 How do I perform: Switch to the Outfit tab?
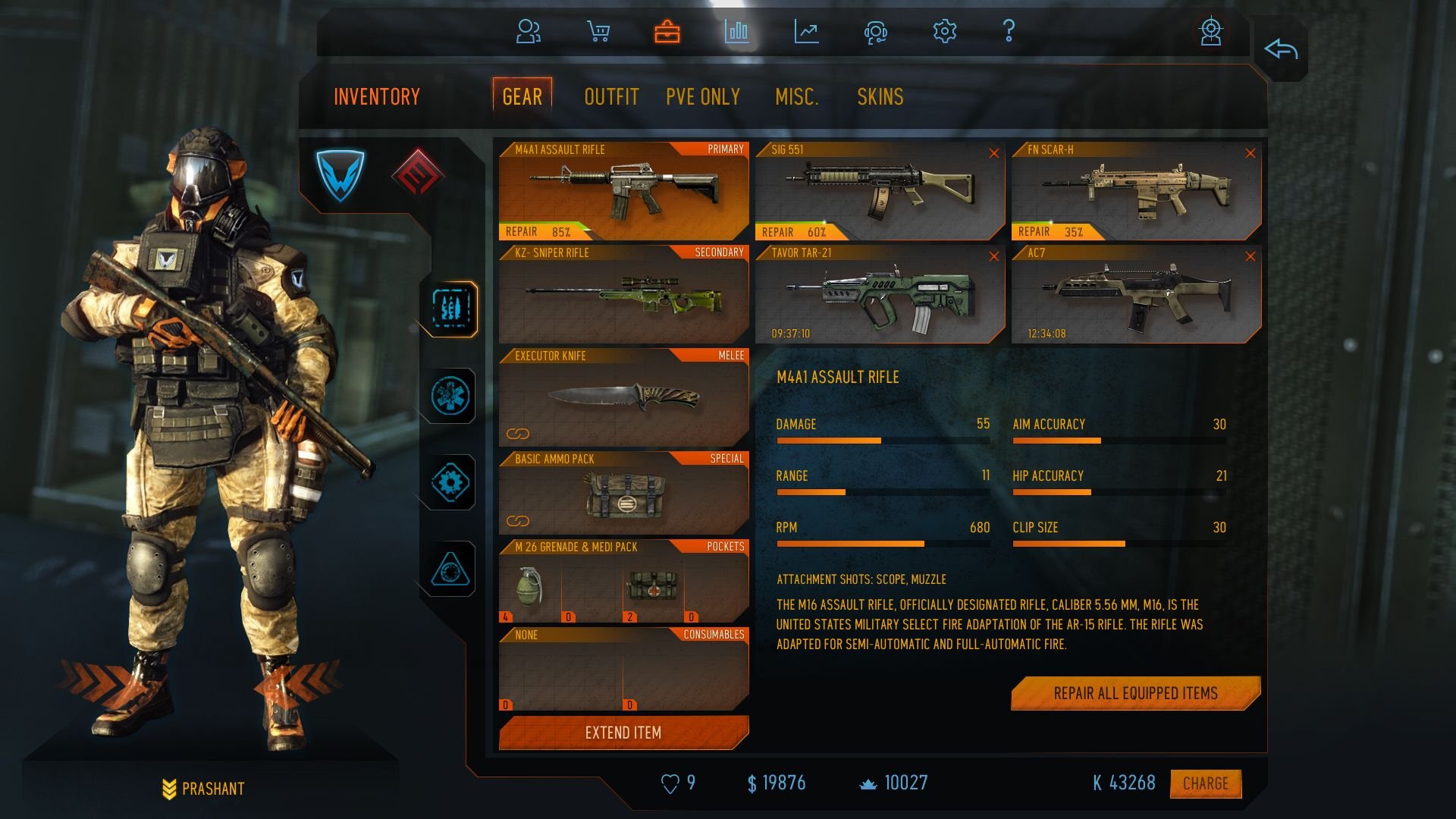click(611, 97)
